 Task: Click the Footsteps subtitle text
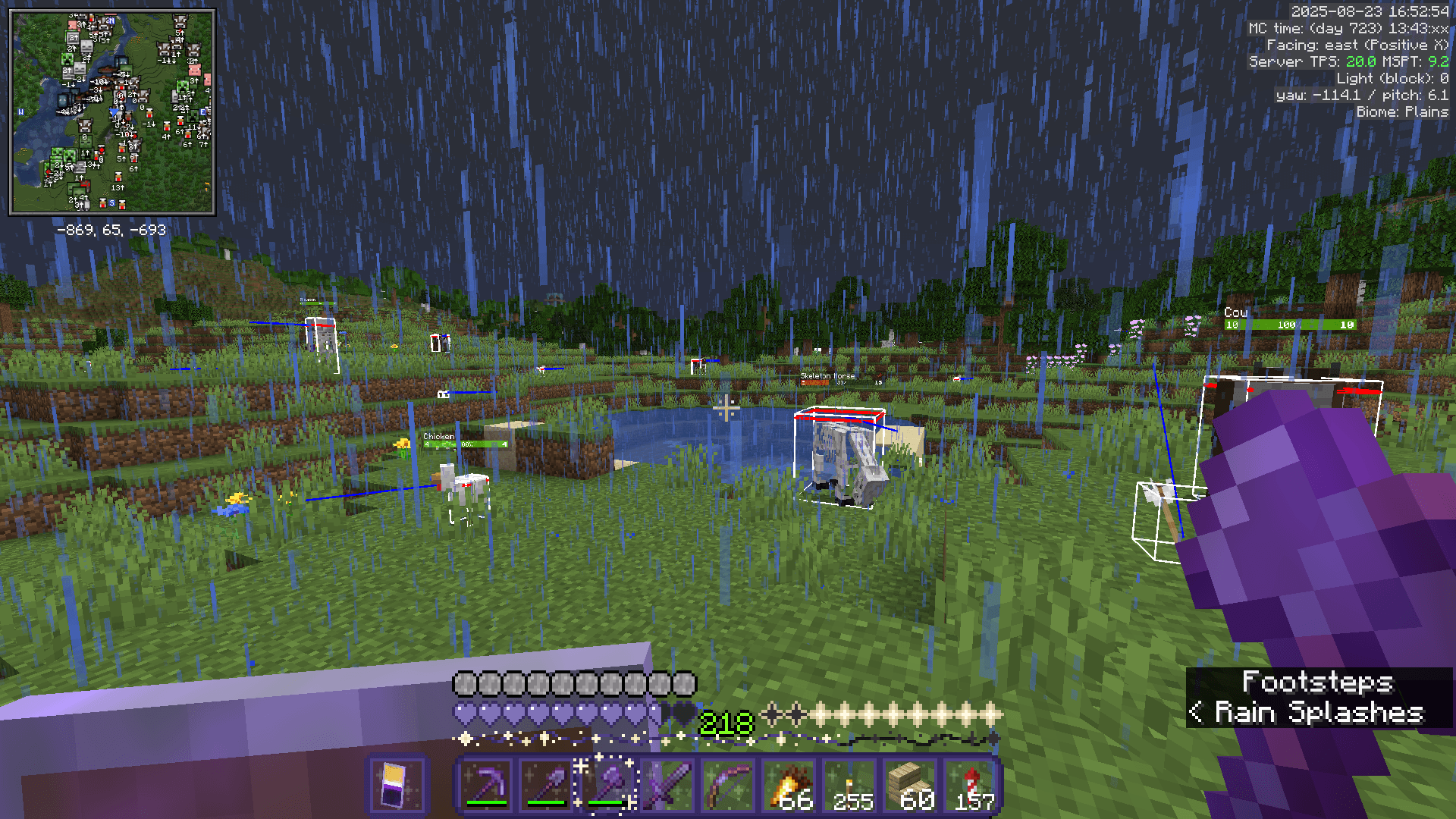[1319, 682]
